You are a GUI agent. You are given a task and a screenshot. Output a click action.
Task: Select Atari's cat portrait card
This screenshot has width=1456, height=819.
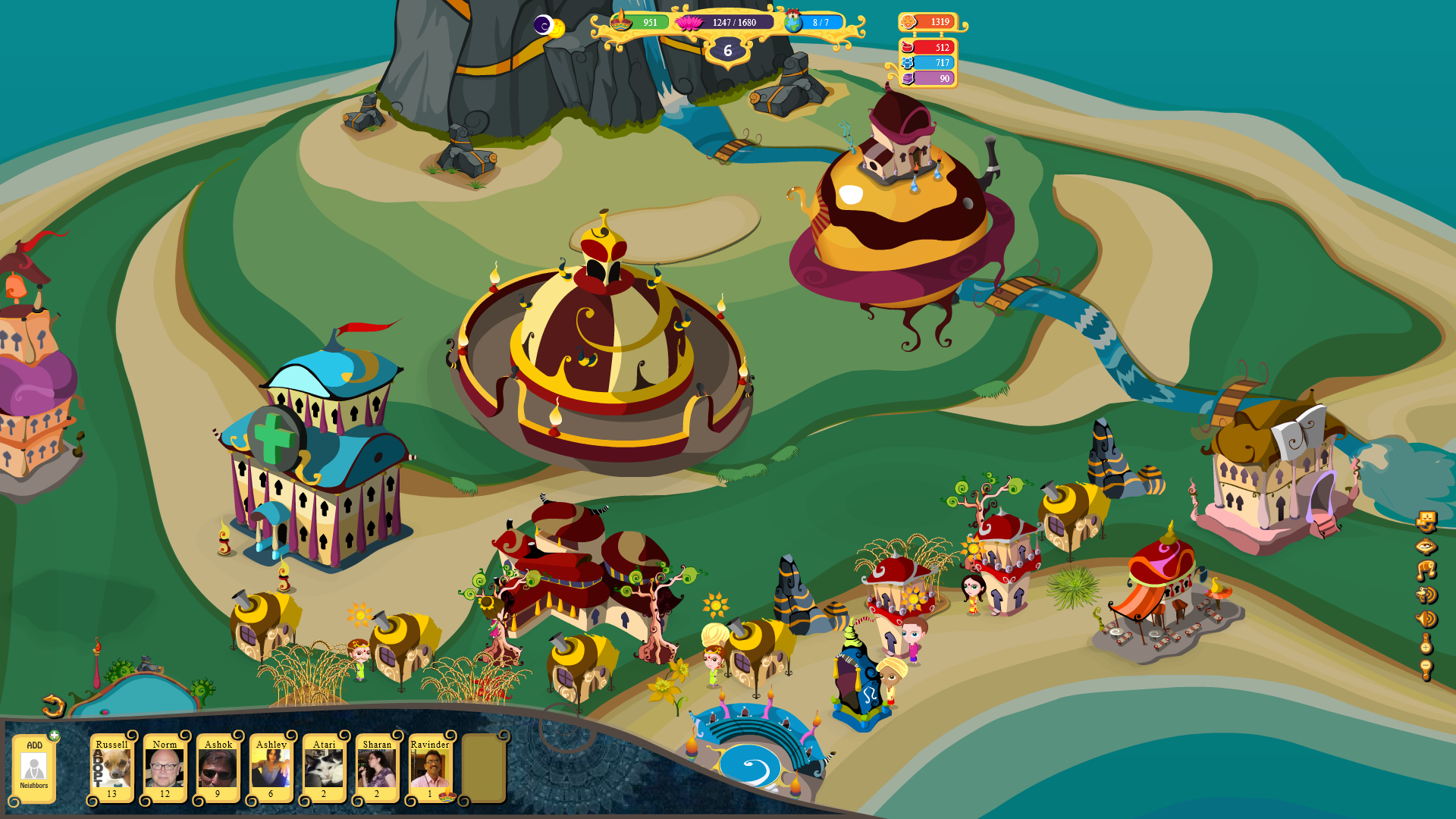pyautogui.click(x=324, y=768)
